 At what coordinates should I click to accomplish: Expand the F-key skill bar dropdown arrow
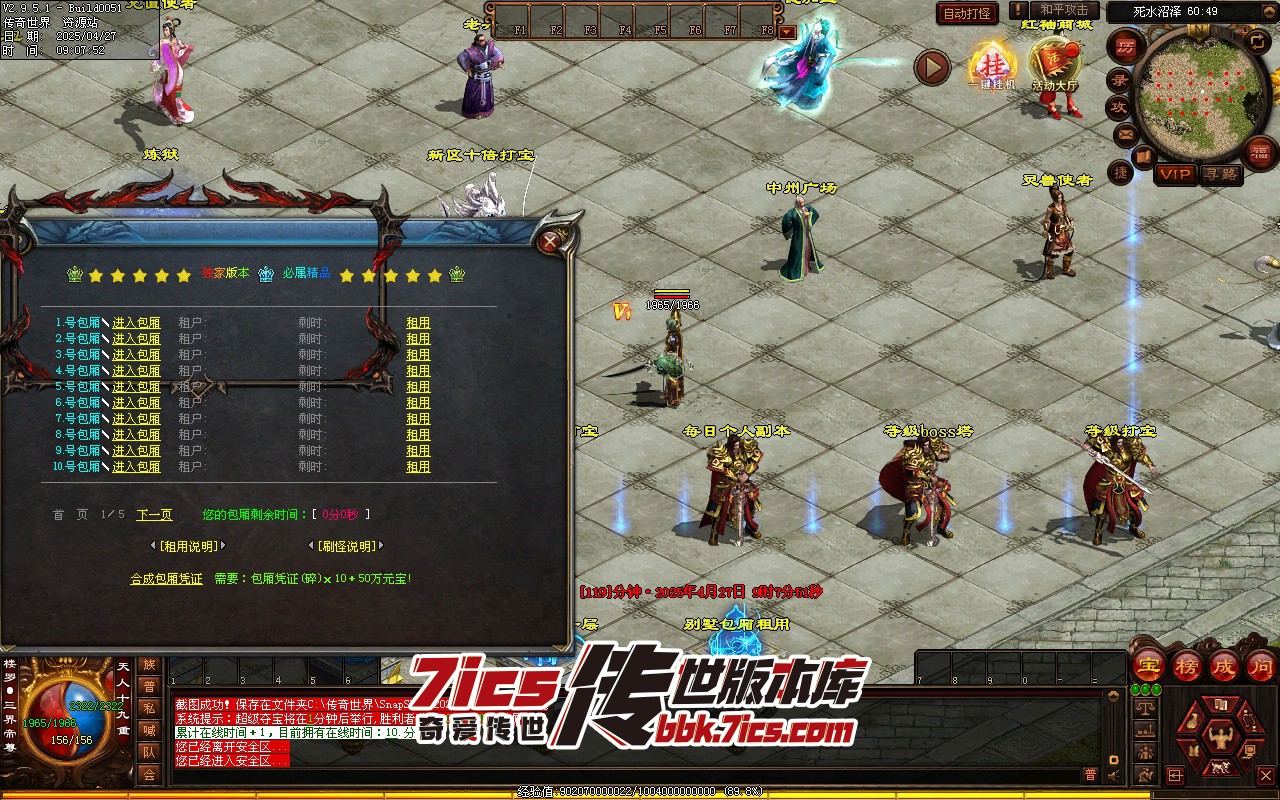pos(787,31)
